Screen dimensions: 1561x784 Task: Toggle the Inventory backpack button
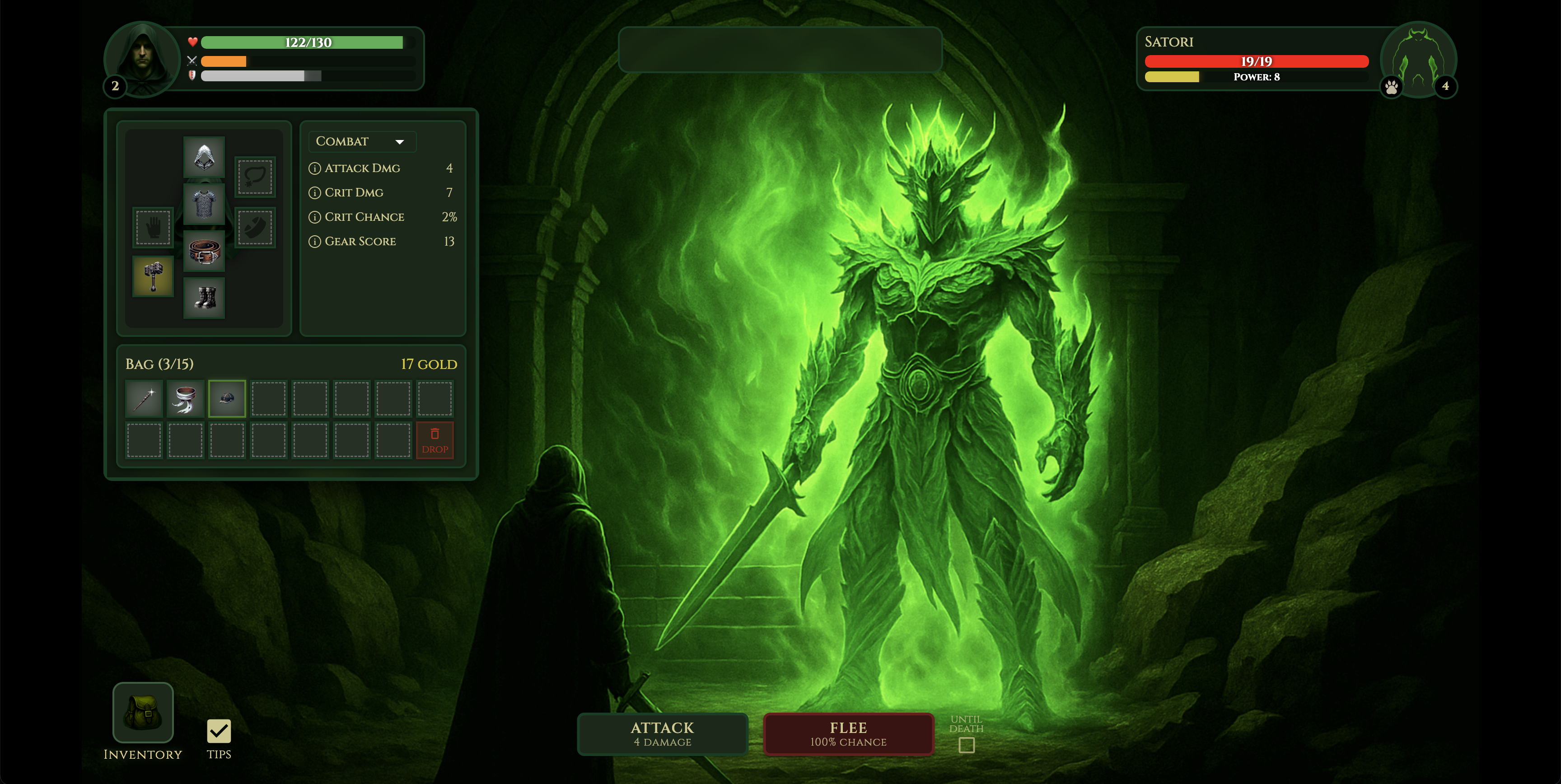click(143, 713)
